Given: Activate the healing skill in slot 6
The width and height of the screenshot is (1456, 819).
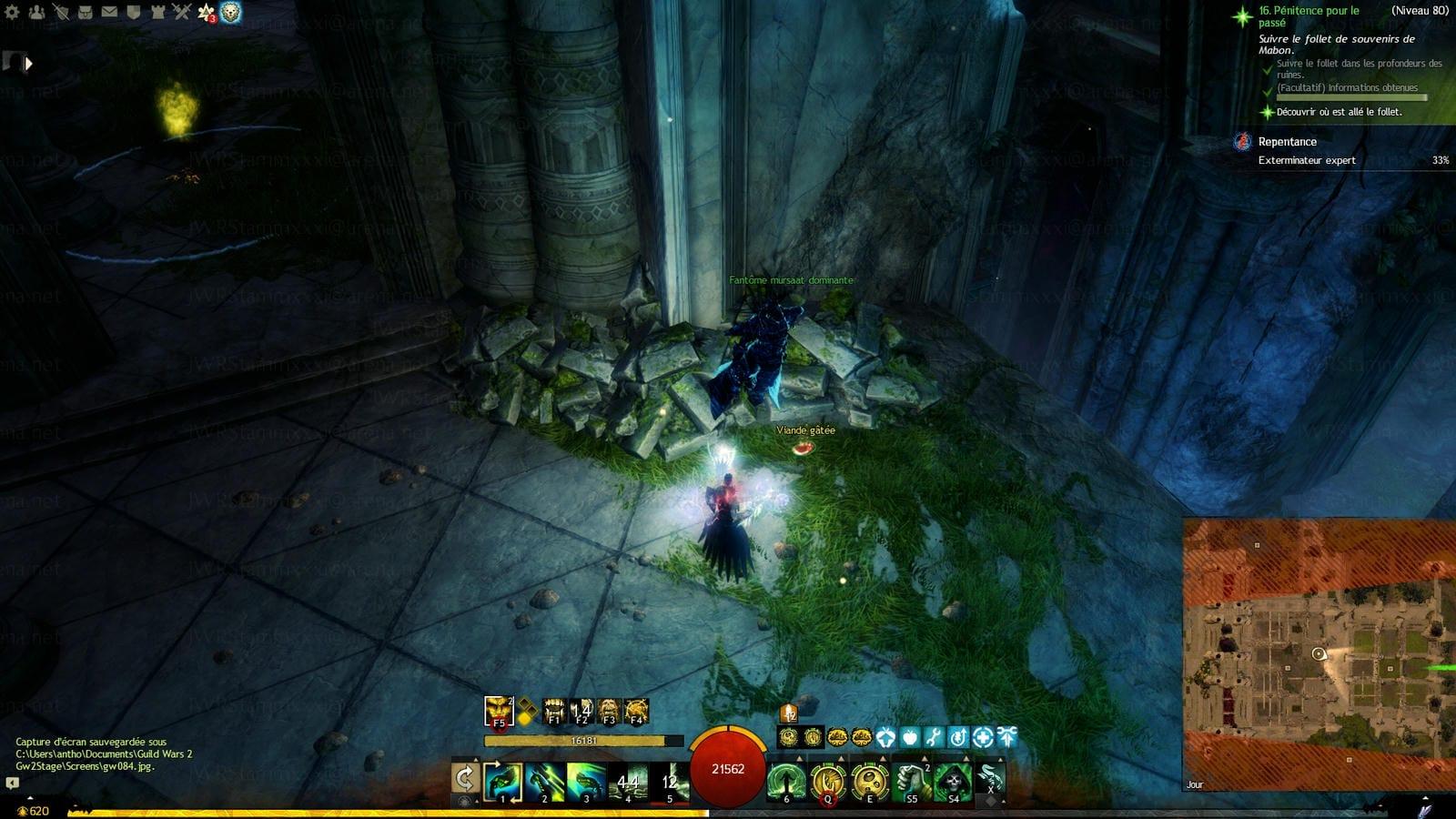Looking at the screenshot, I should tap(786, 782).
